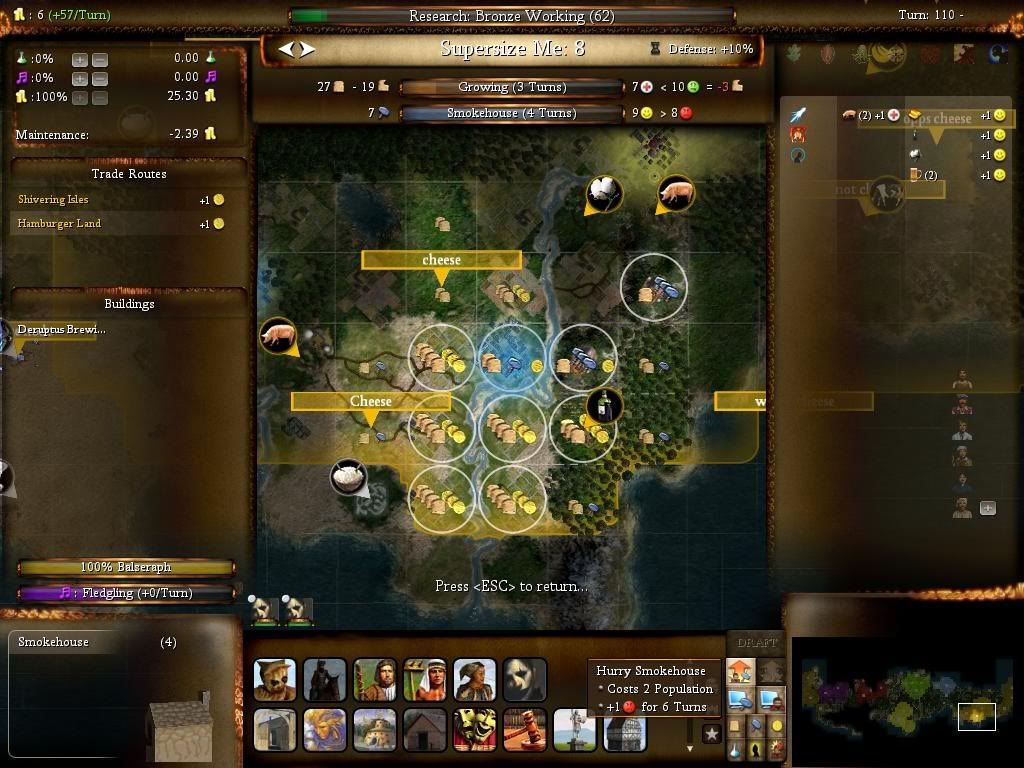The image size is (1024, 768).
Task: Emphasize commerce with the gold coin button
Action: click(x=777, y=725)
